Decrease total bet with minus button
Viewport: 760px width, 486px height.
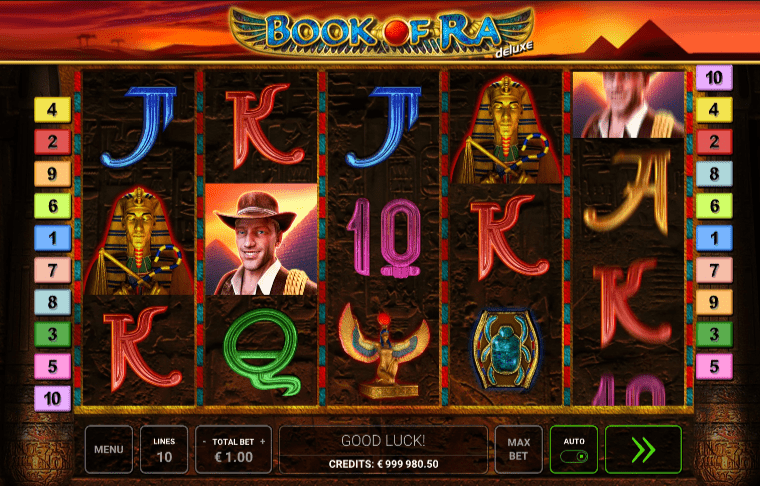click(204, 440)
